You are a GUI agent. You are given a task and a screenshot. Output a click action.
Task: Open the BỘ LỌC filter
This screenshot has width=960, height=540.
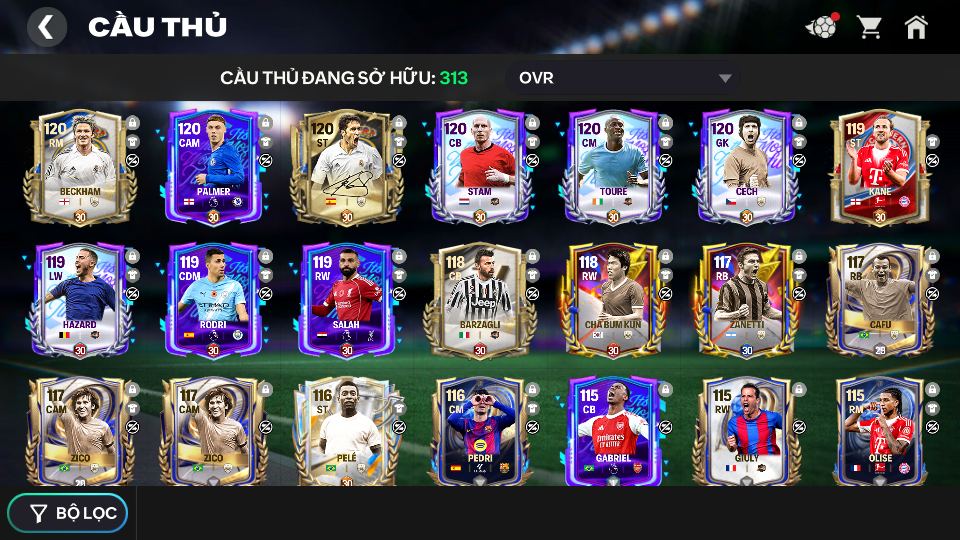click(x=68, y=513)
